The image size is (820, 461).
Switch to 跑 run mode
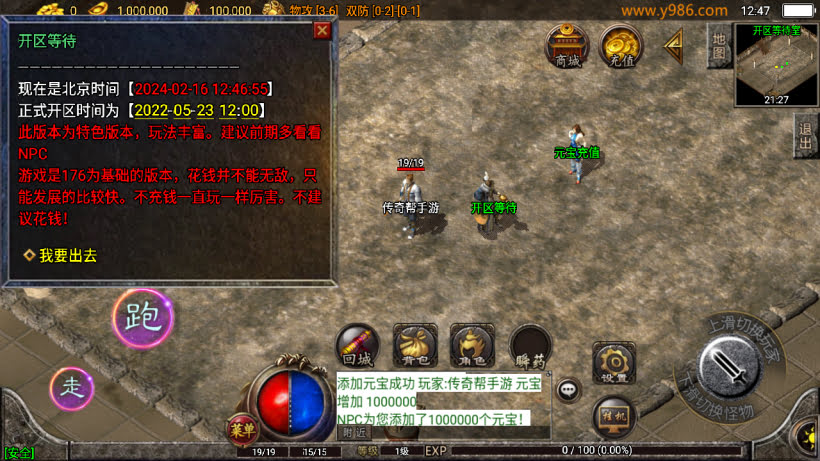[x=143, y=318]
